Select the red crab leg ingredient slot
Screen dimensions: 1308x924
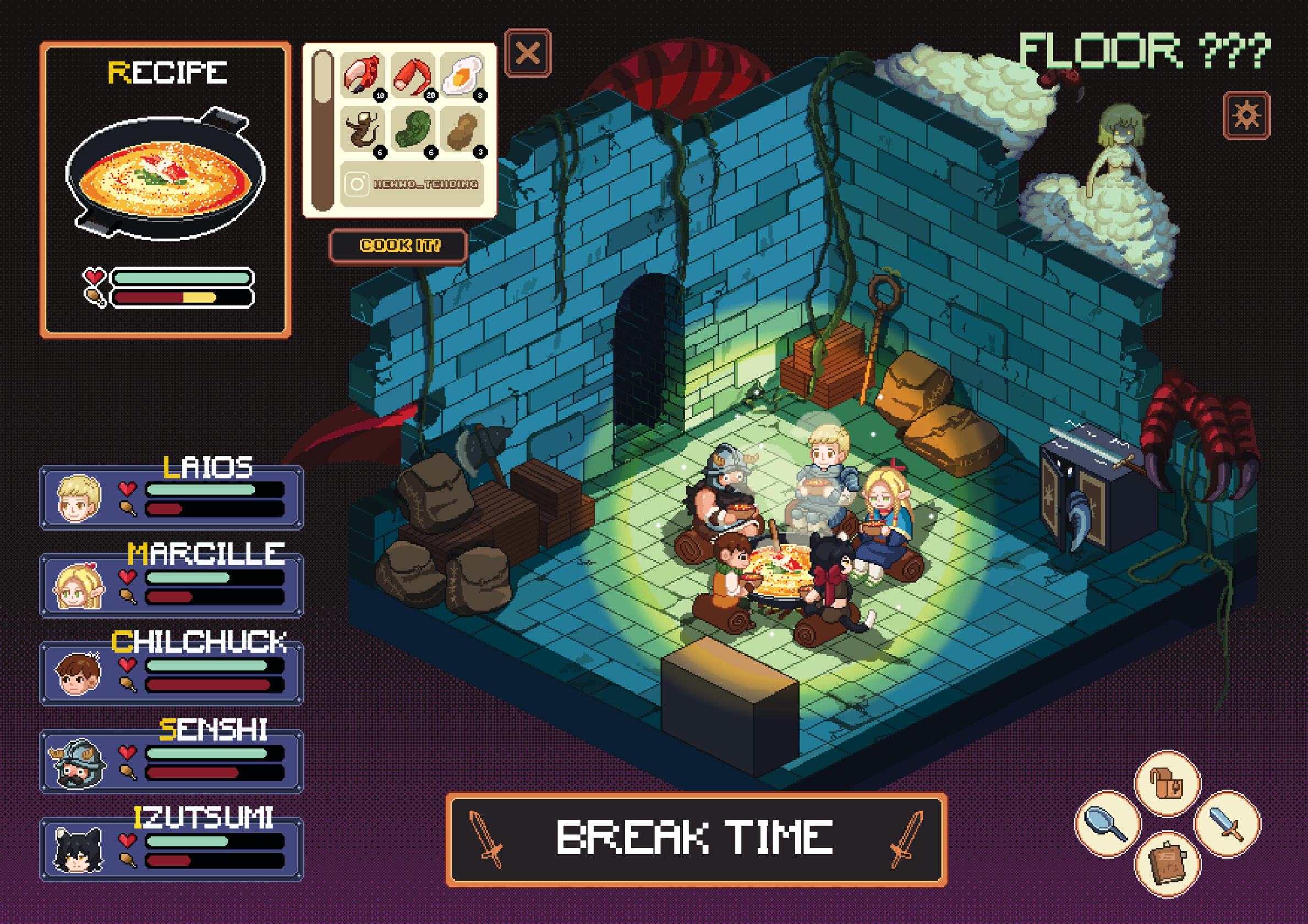pos(413,76)
